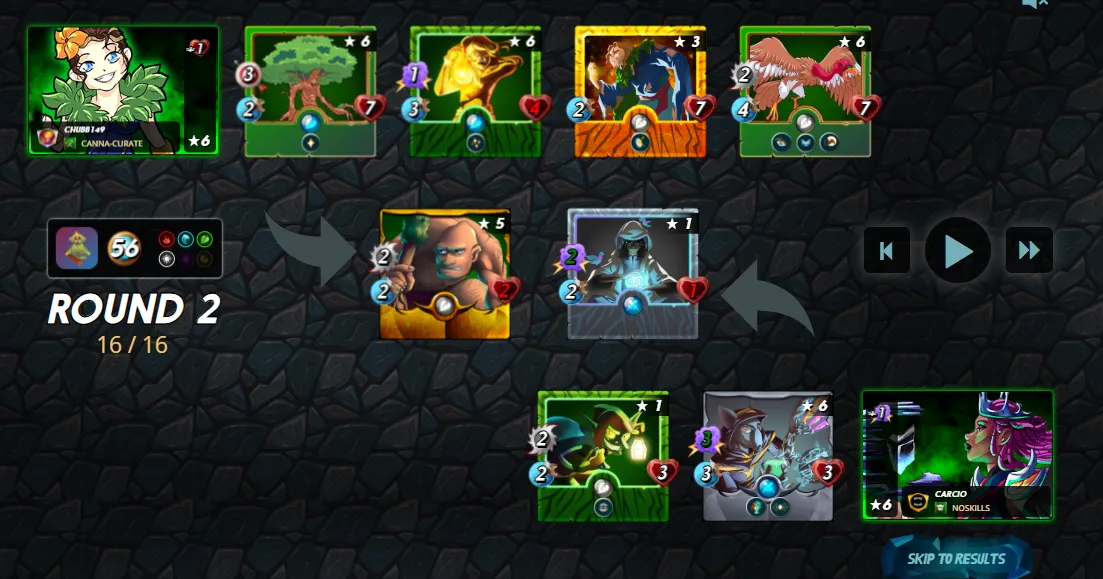Screen dimensions: 1103x579
Task: Select the tree monster card
Action: click(310, 91)
